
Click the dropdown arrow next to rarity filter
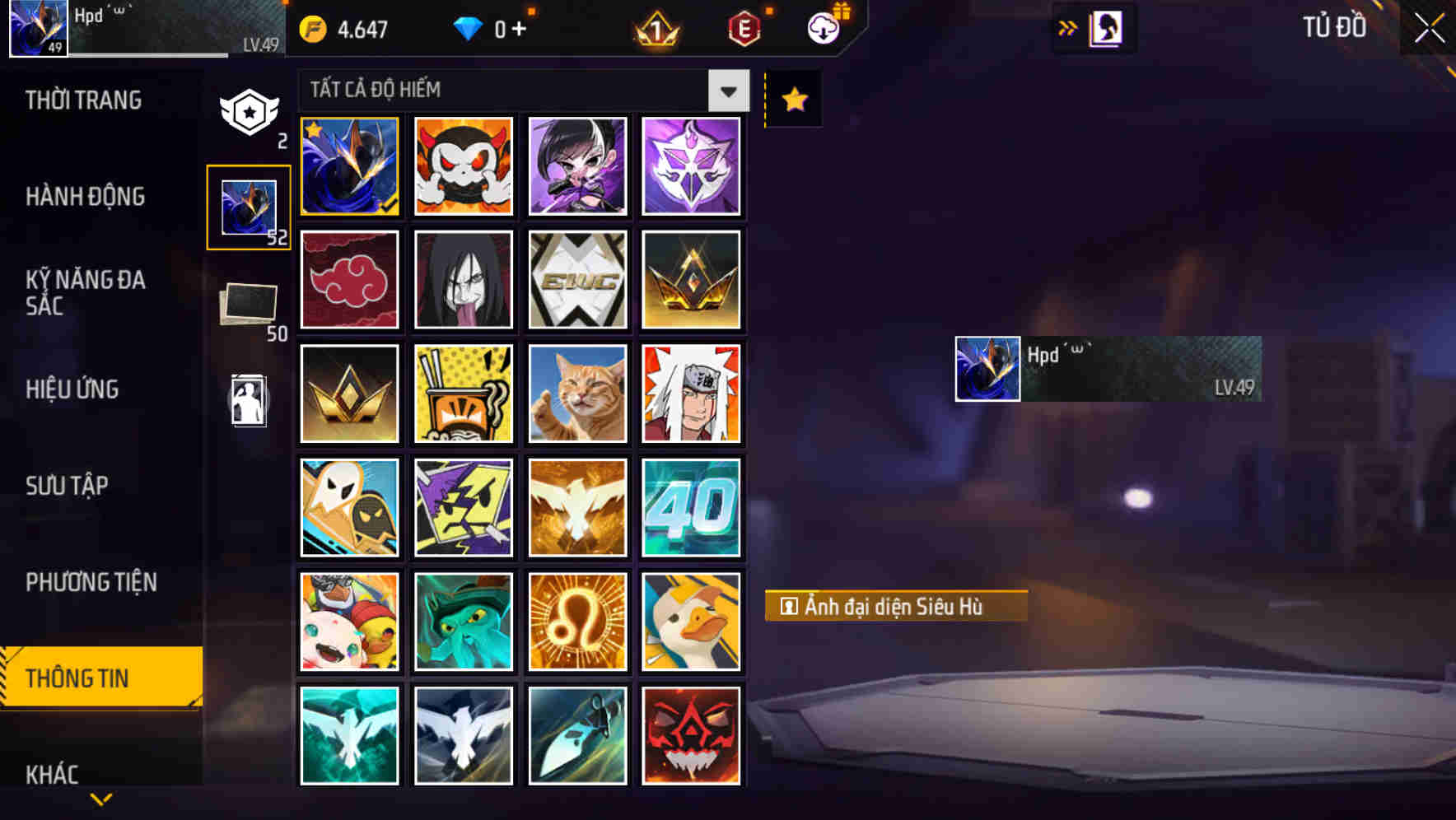tap(727, 91)
